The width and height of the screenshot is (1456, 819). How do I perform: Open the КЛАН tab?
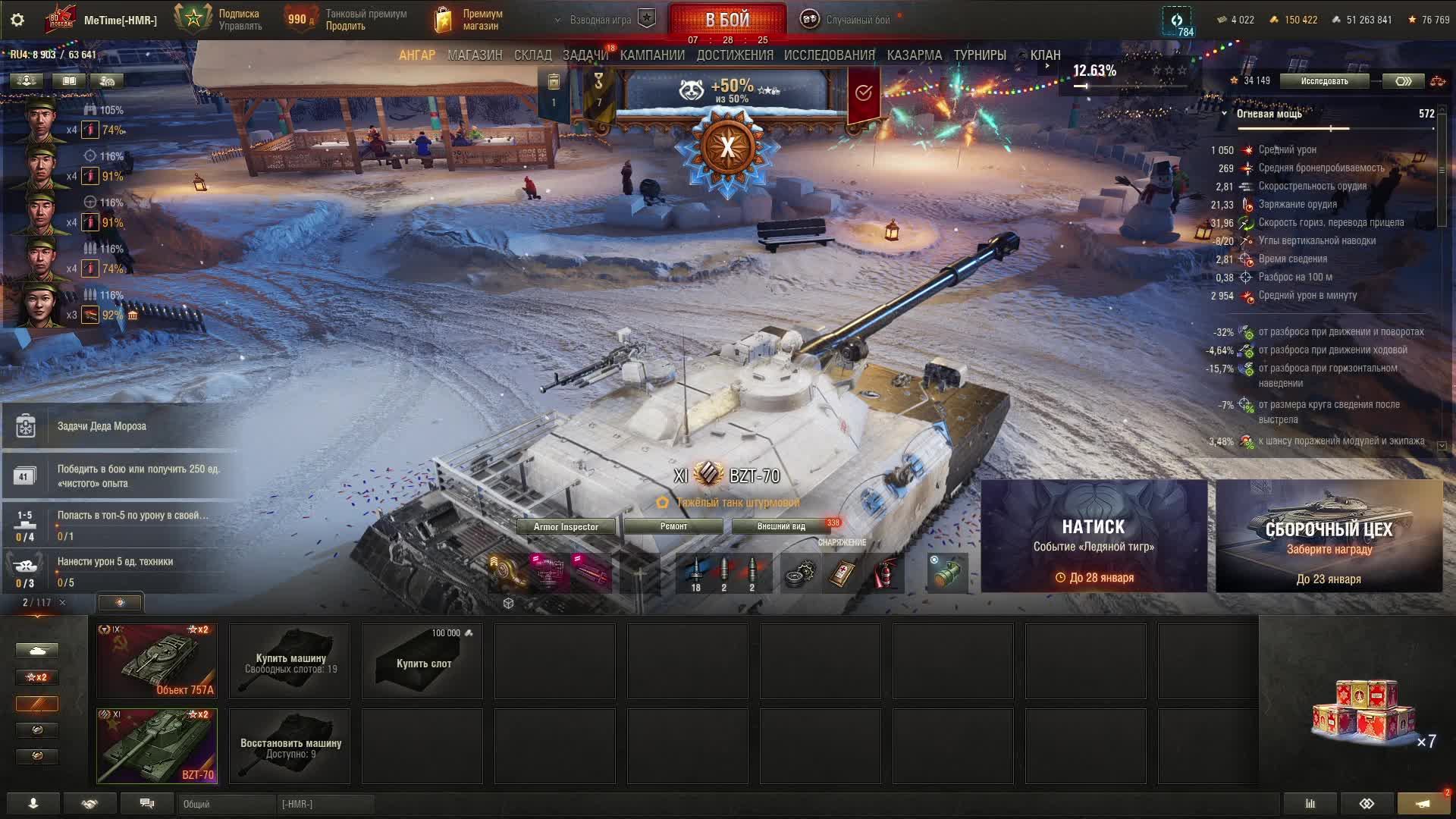(1045, 55)
